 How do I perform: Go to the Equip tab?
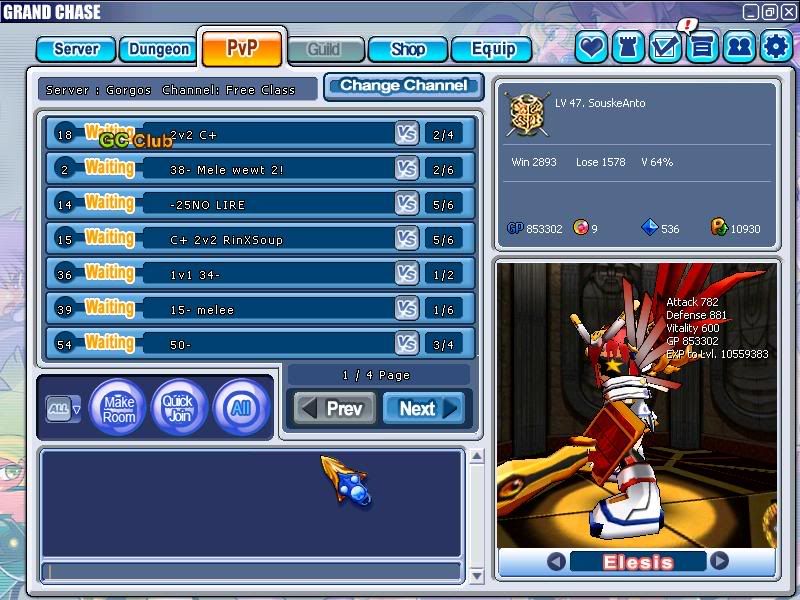[x=491, y=49]
